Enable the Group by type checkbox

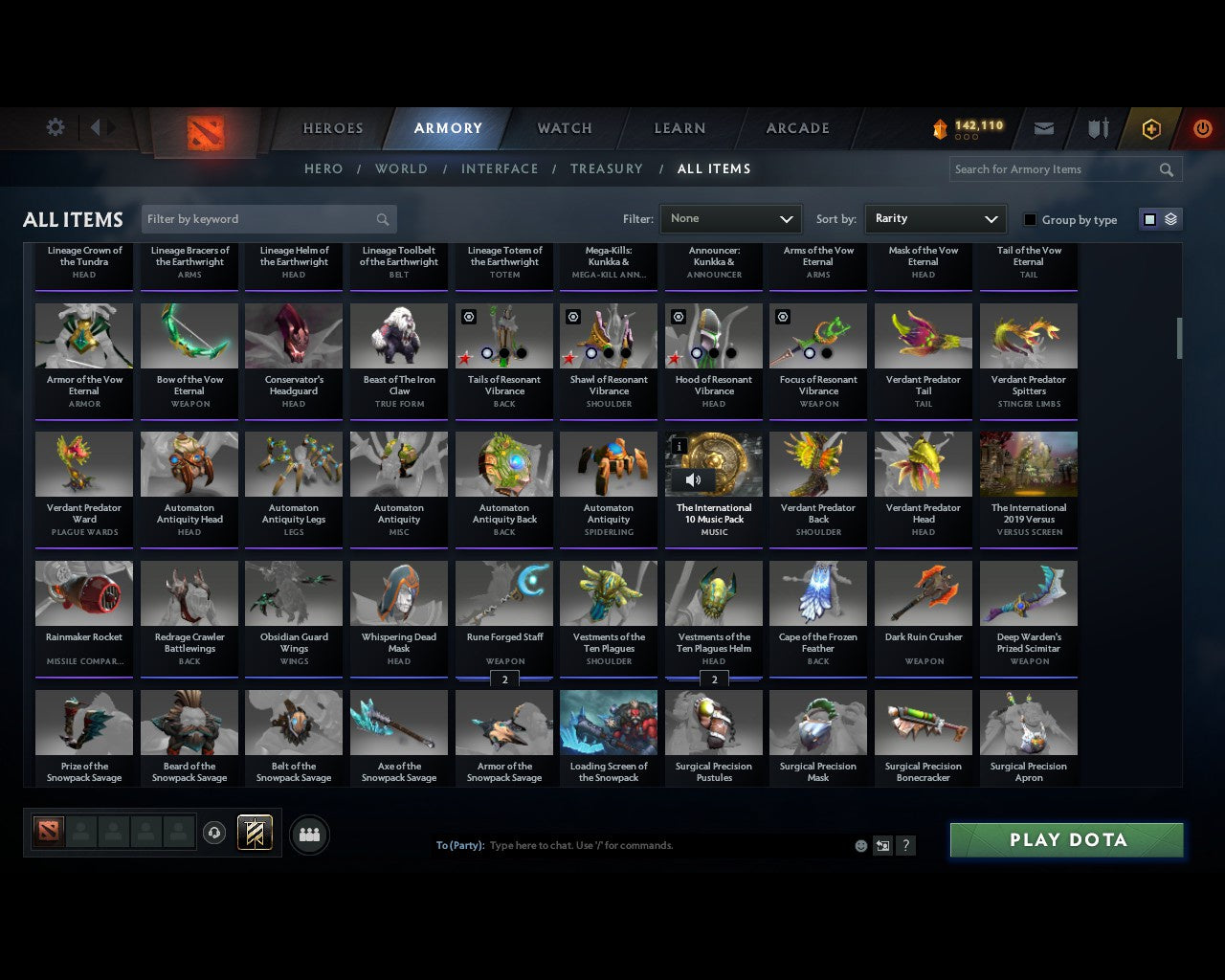[1030, 219]
